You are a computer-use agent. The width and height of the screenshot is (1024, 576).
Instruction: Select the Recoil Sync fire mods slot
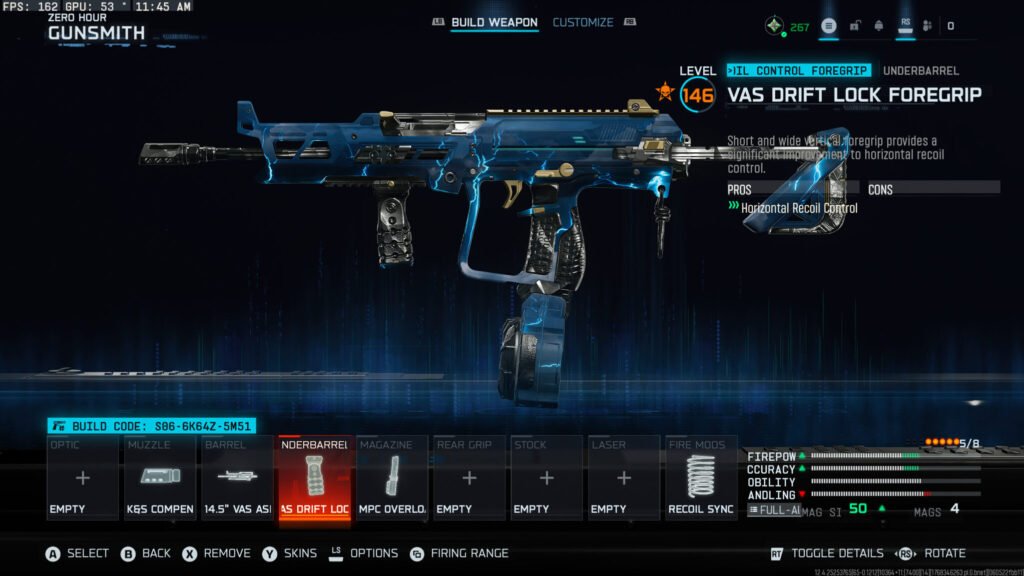tap(701, 478)
